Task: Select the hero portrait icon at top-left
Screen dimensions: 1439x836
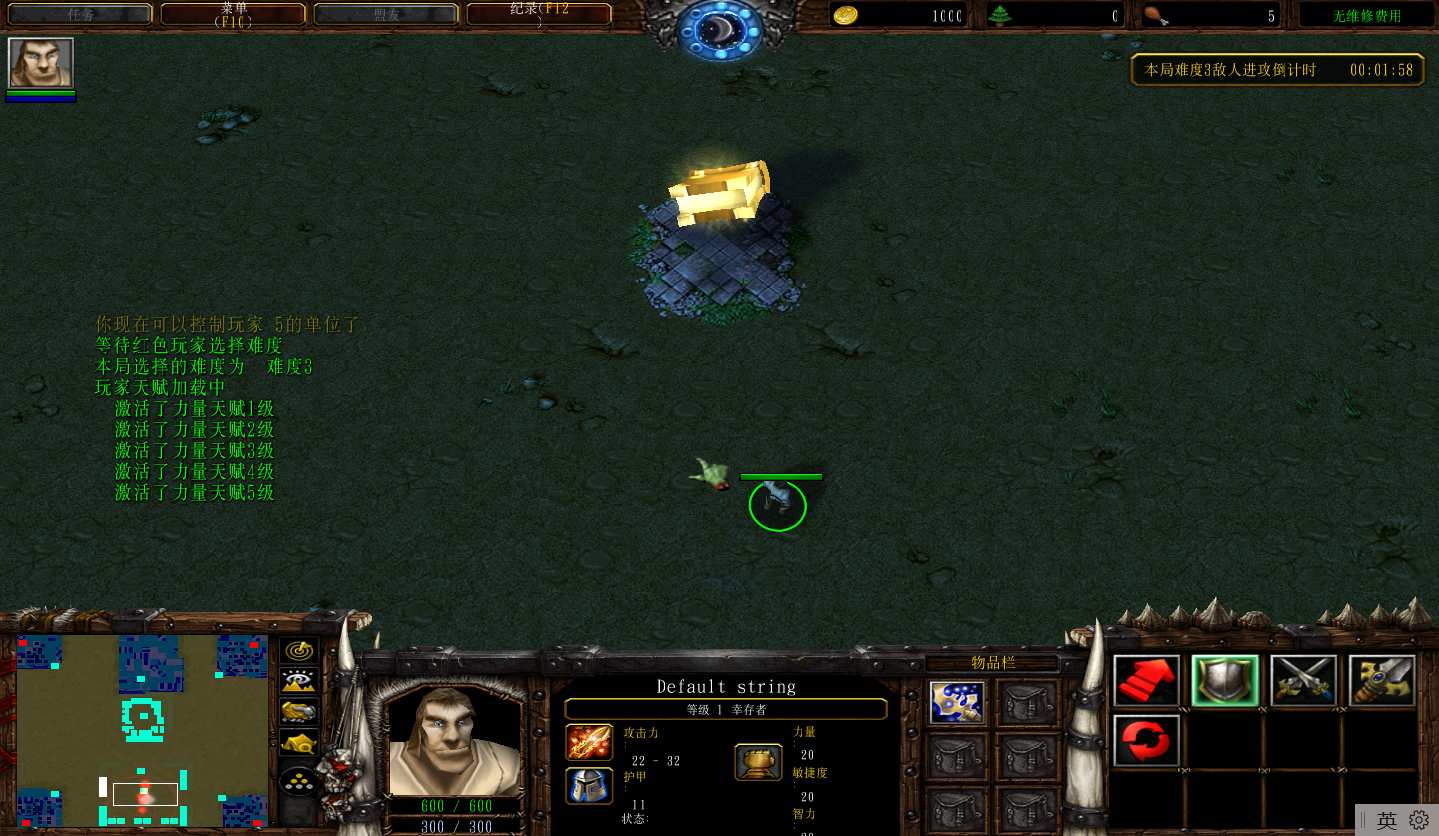Action: (41, 63)
